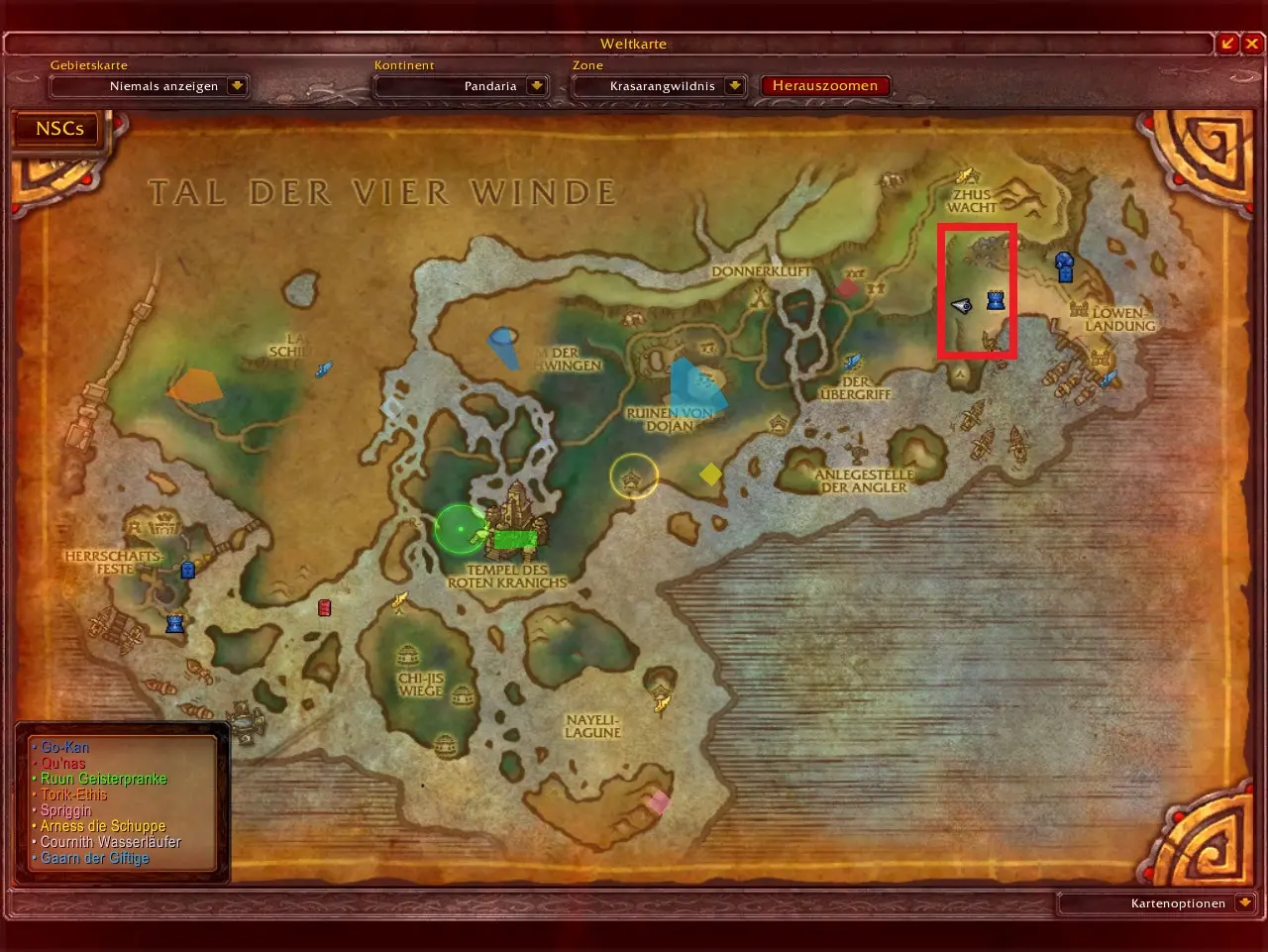Choose Arness die Schuppe legend entry
This screenshot has width=1268, height=952.
[x=102, y=826]
